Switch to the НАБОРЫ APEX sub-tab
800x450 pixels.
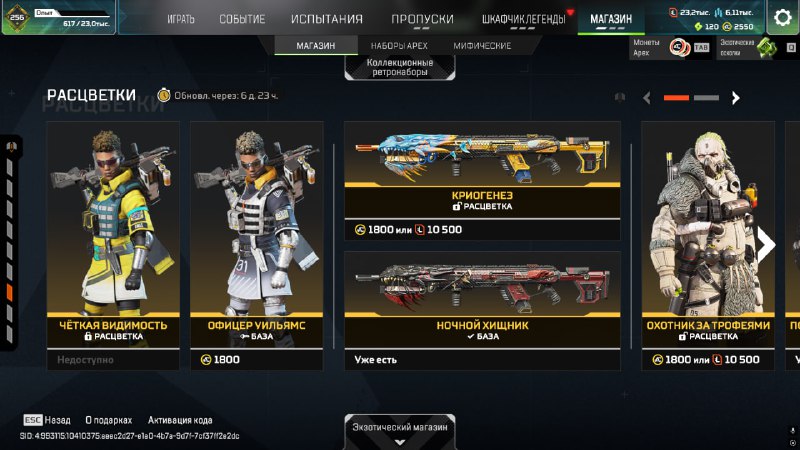click(398, 46)
